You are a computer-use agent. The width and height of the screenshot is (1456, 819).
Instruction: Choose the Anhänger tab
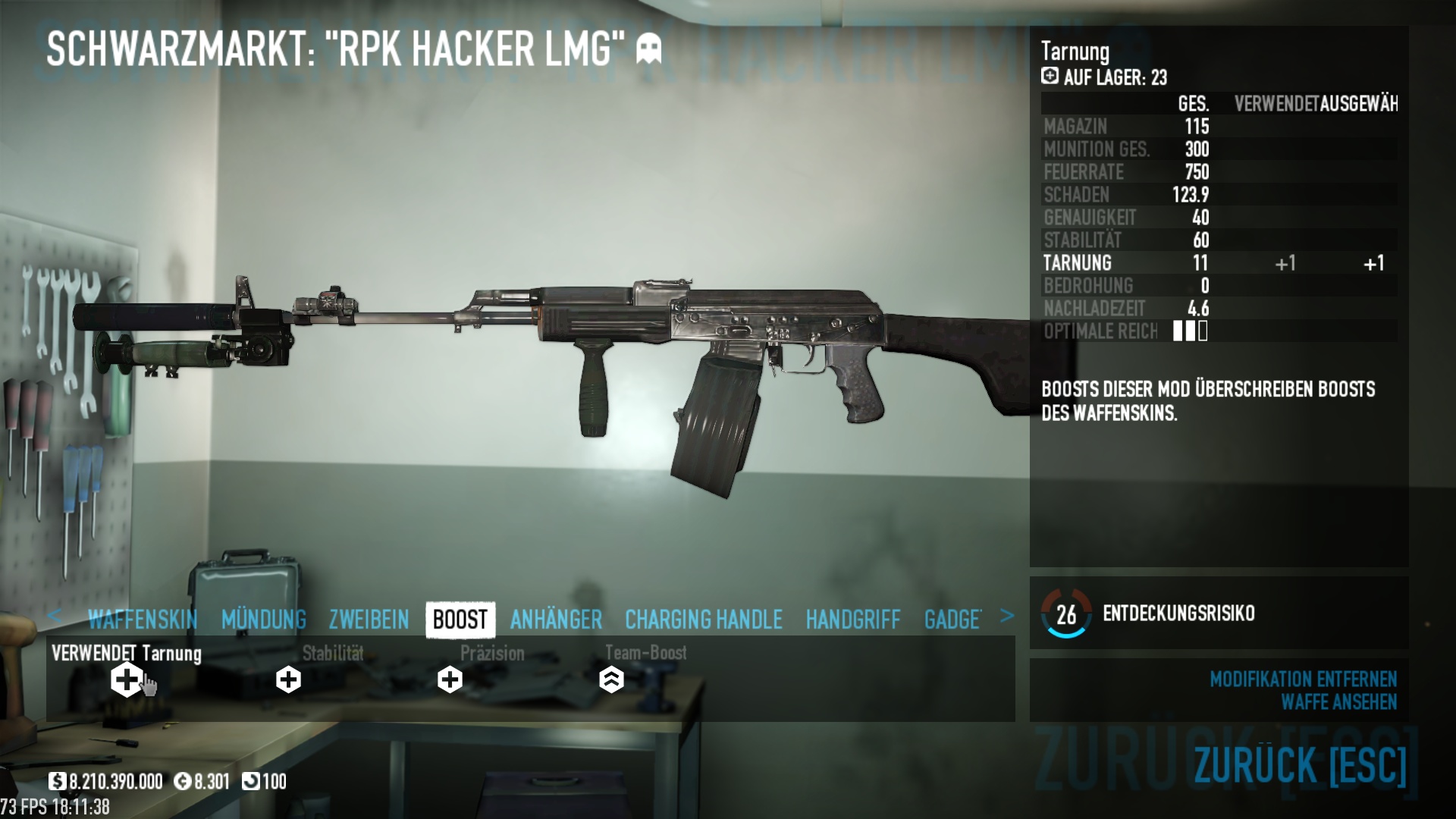pyautogui.click(x=556, y=620)
